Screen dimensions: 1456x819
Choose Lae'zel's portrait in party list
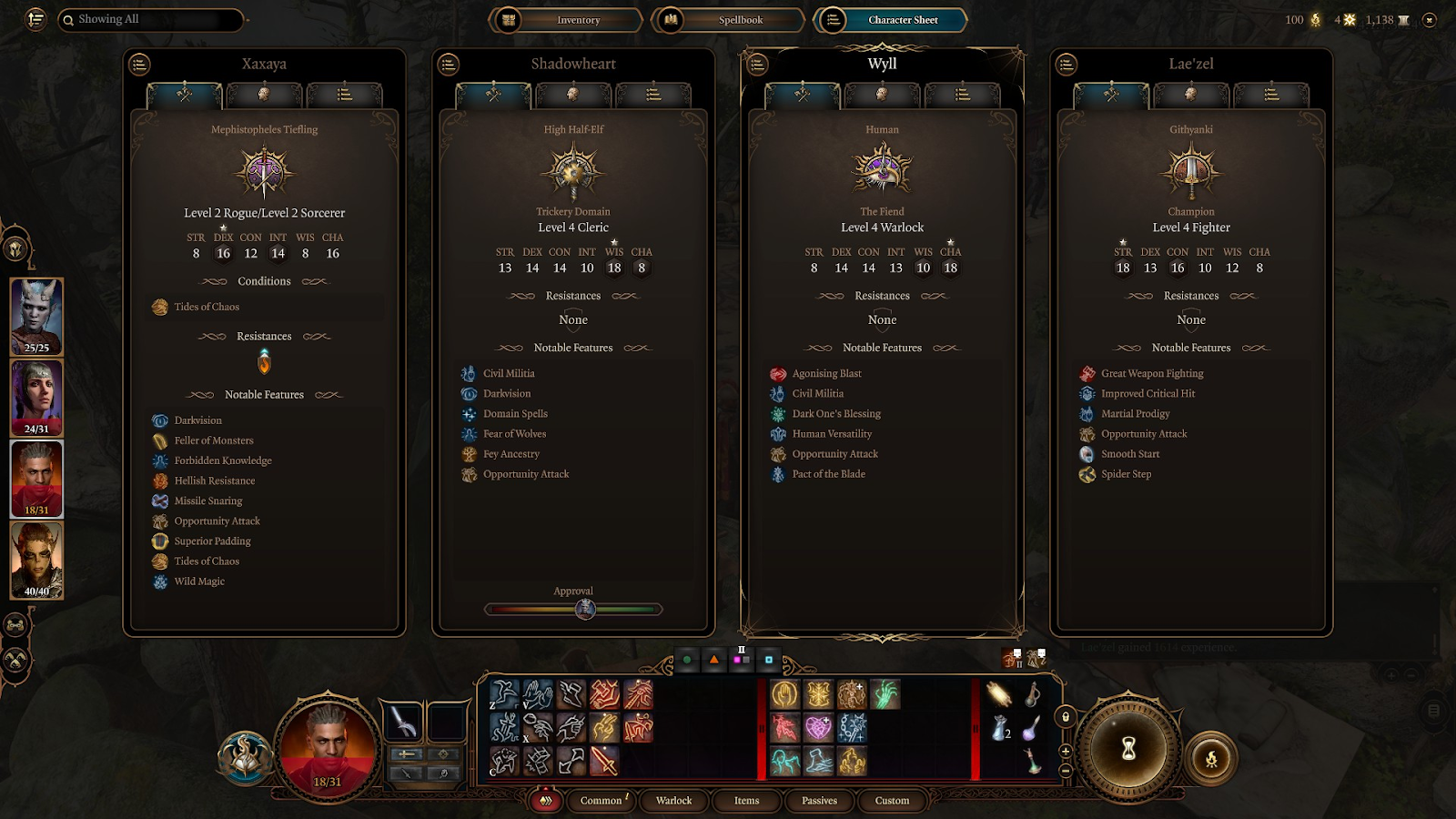click(36, 560)
